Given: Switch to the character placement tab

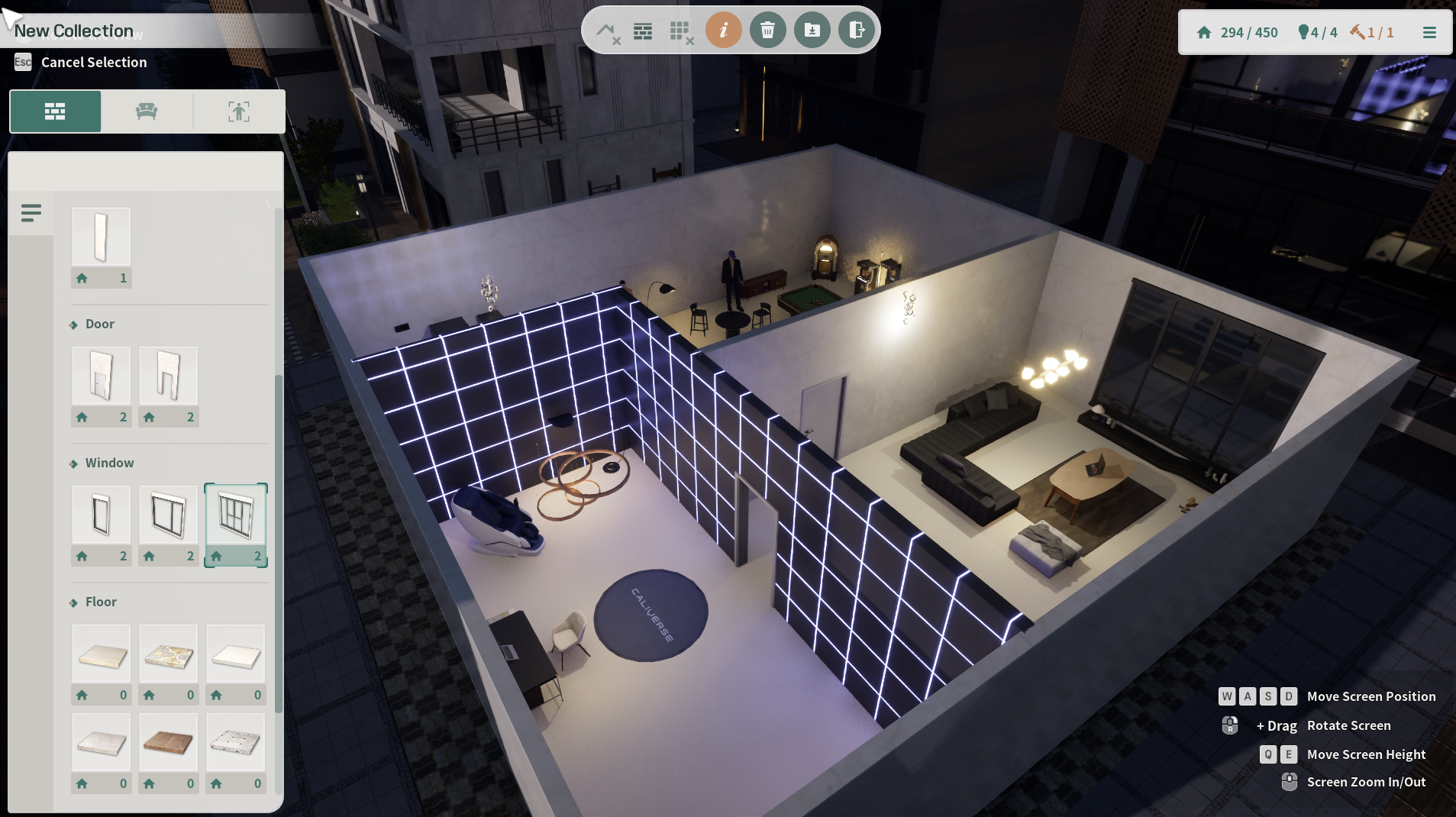Looking at the screenshot, I should click(239, 111).
